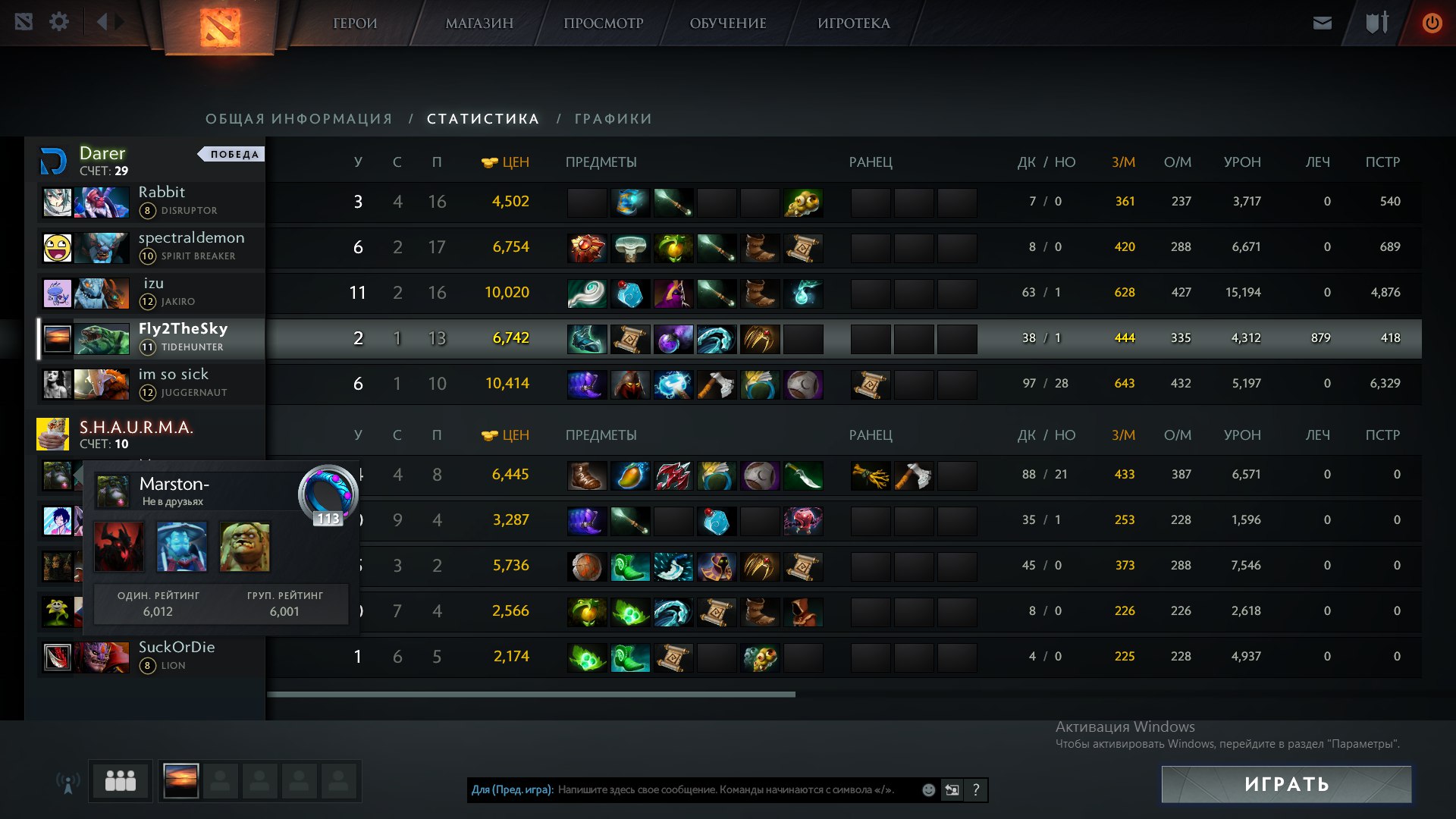Screen dimensions: 1456x819
Task: Open the Магазин store menu
Action: click(479, 24)
